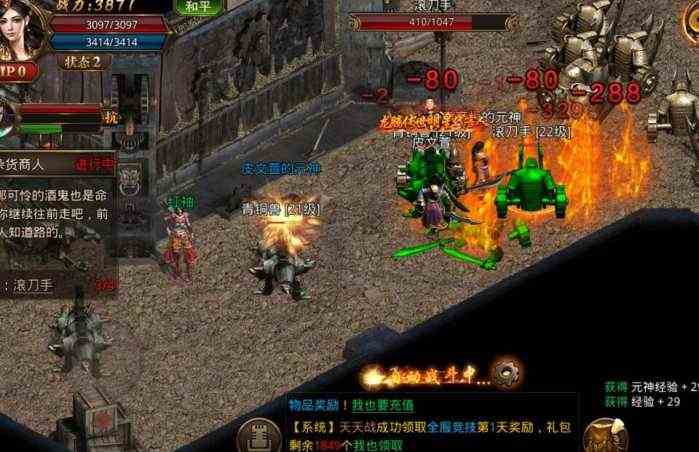Click the 抗 resistance icon
Image resolution: width=699 pixels, height=452 pixels.
pos(112,117)
